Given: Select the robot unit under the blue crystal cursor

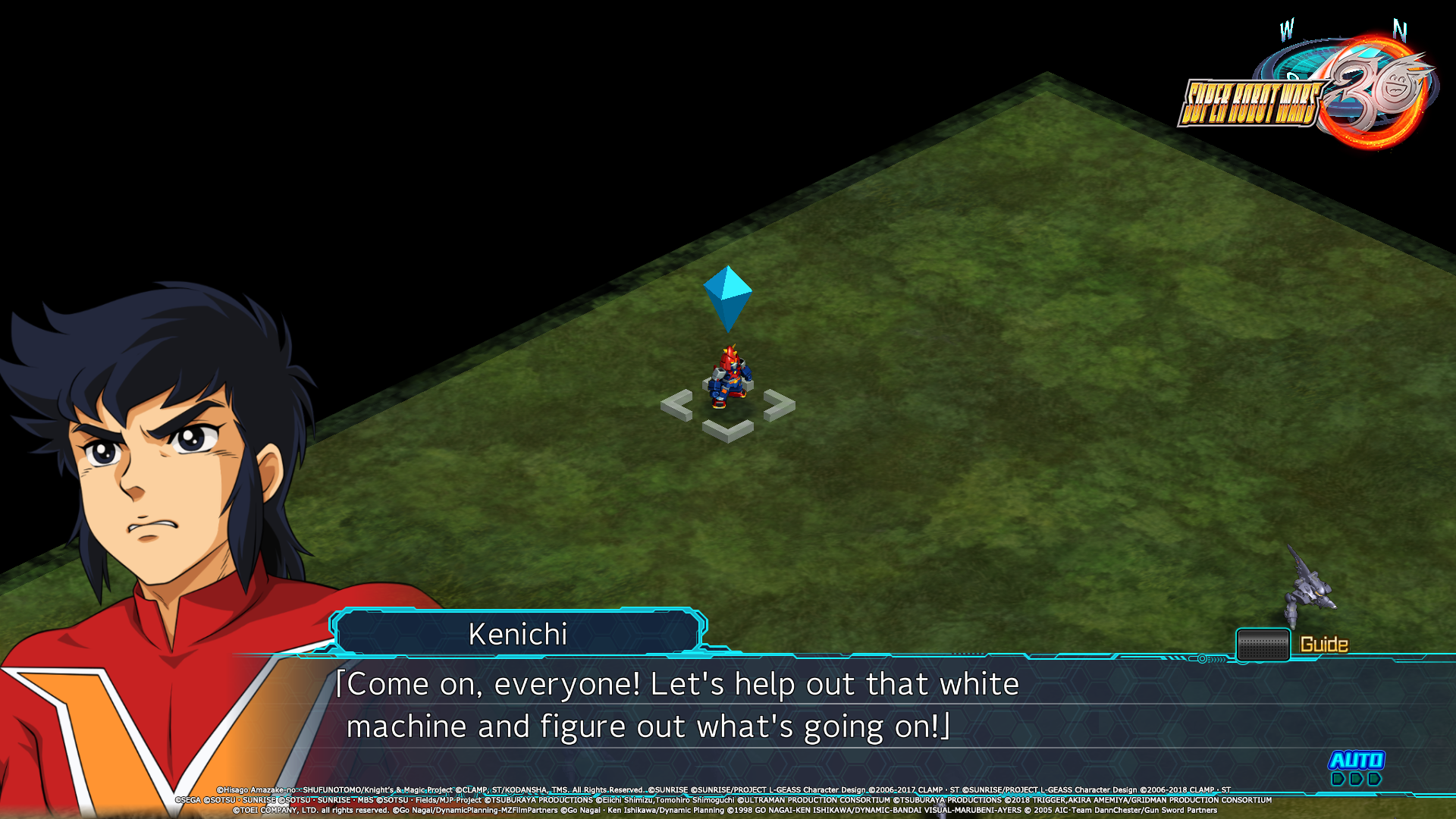Looking at the screenshot, I should (729, 378).
